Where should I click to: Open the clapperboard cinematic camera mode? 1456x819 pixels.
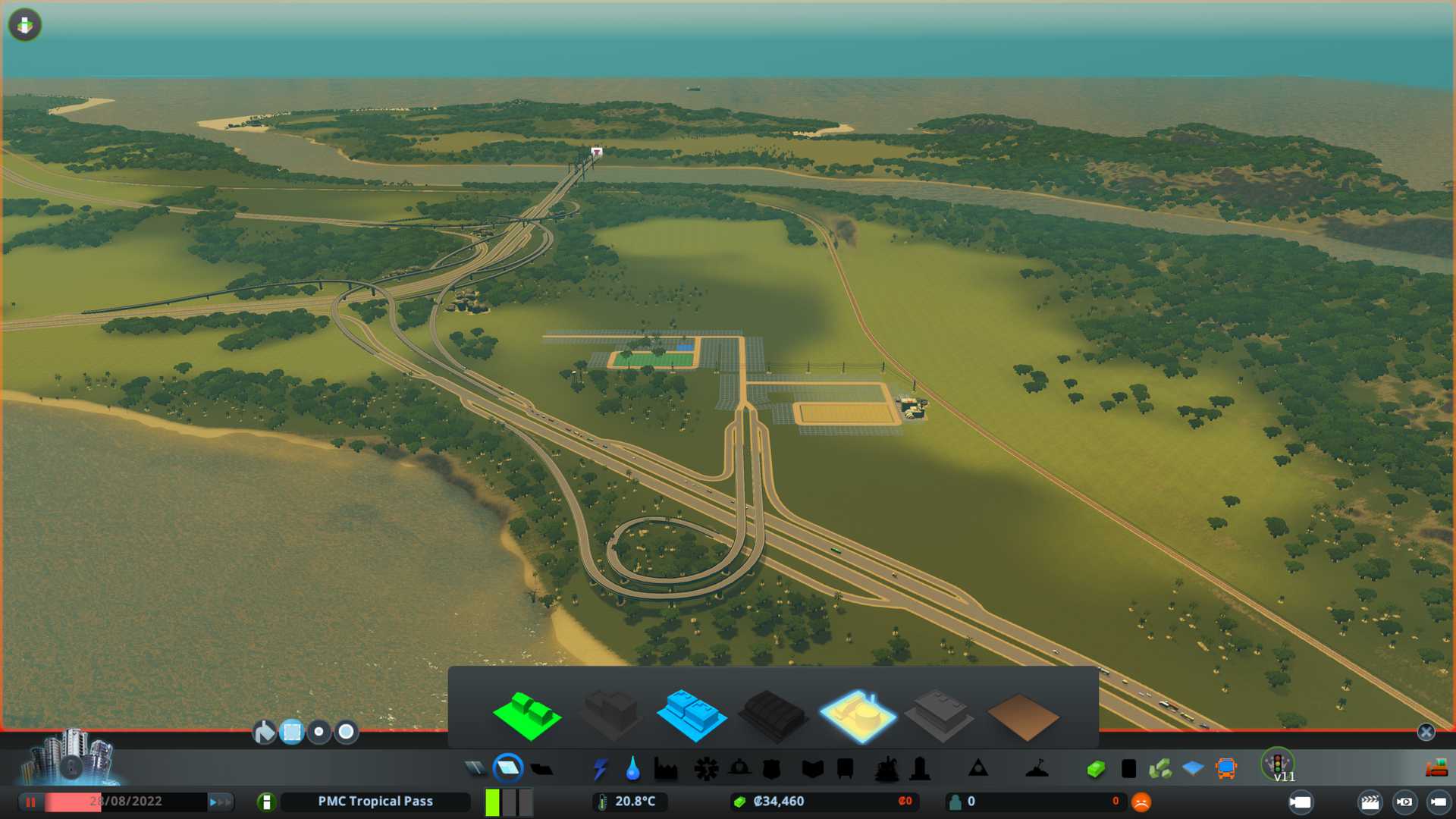point(1370,802)
